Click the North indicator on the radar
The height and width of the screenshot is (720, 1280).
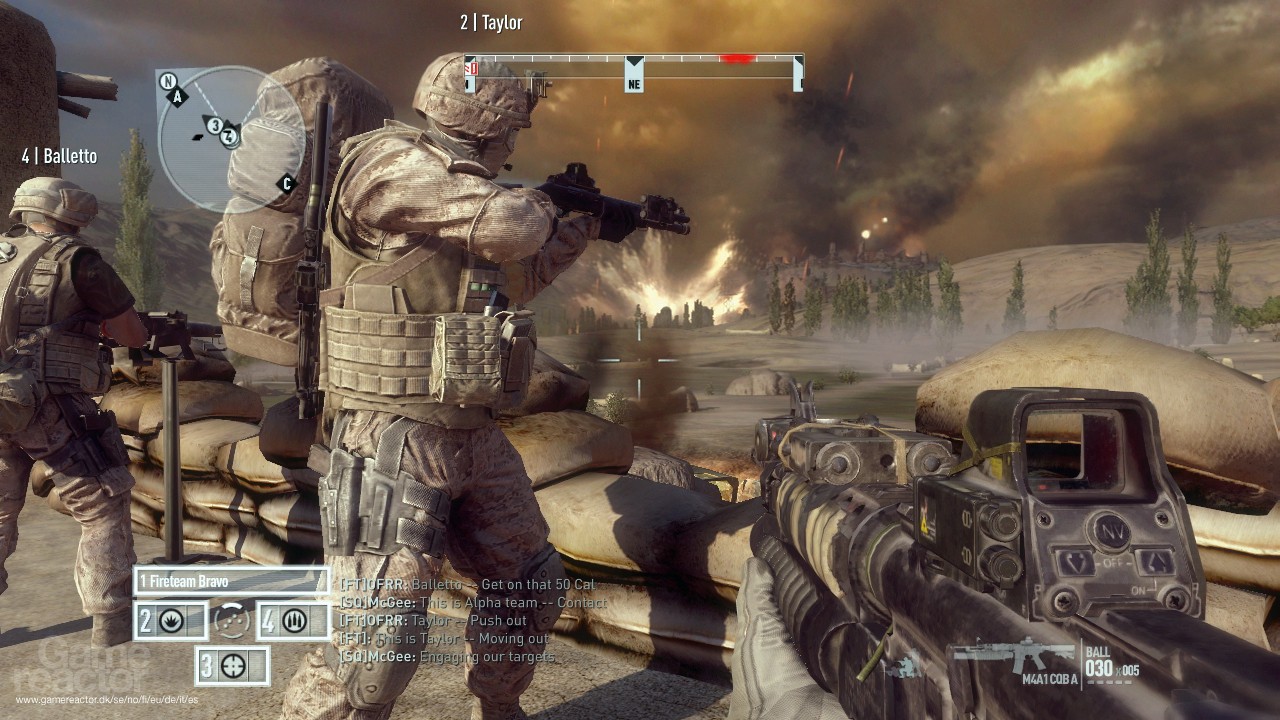click(168, 81)
